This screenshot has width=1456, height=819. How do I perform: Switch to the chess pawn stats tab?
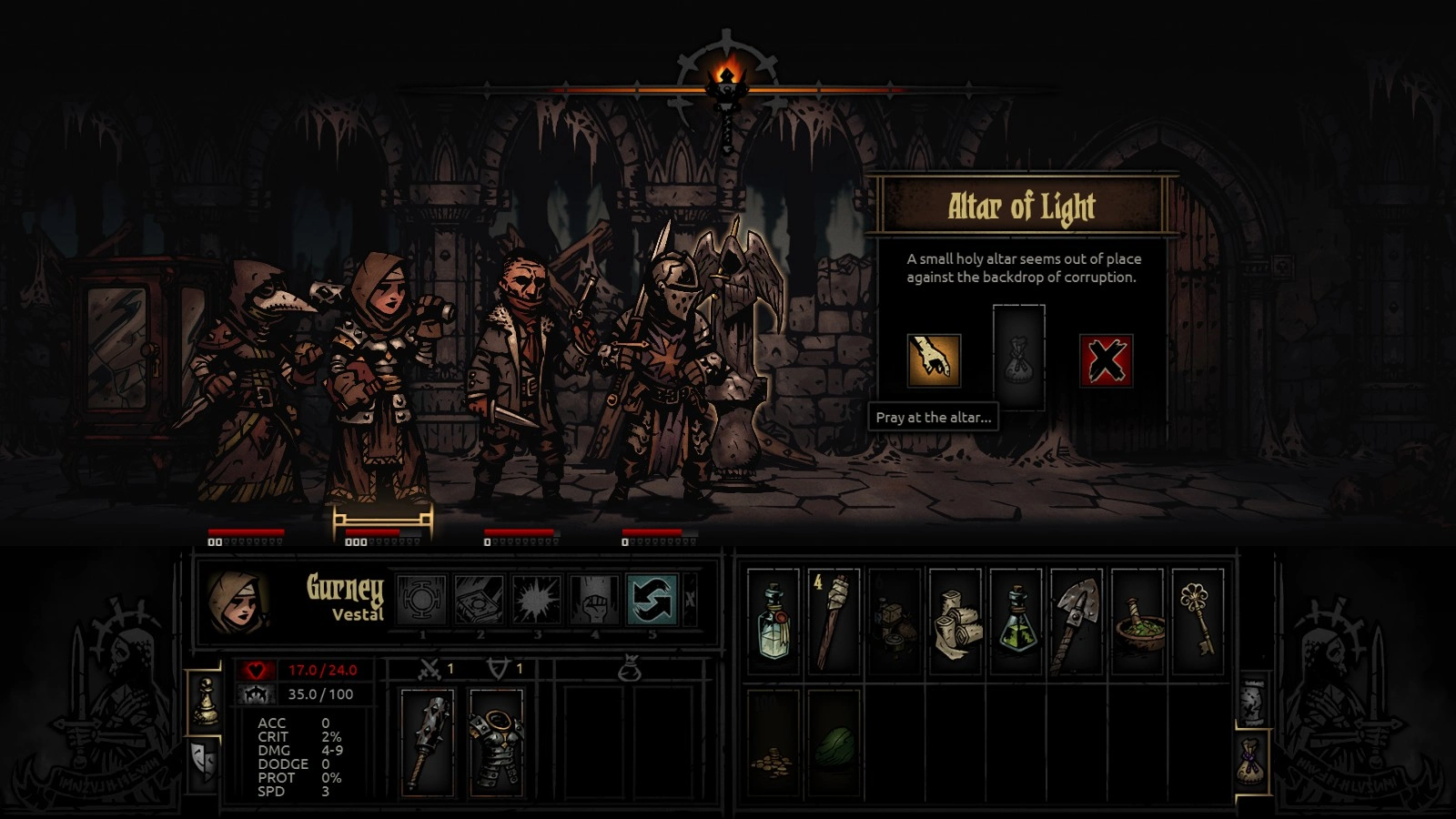click(x=205, y=702)
